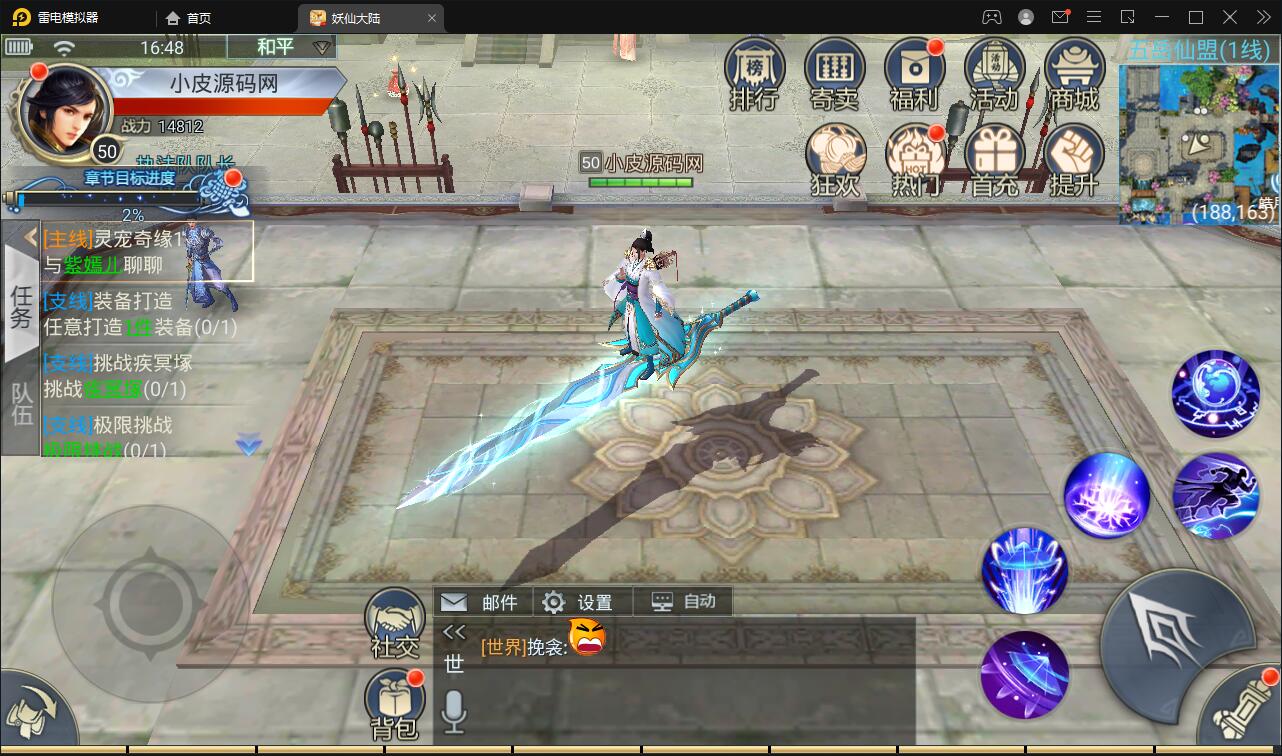Open the 提升 power-up panel

pos(1074,152)
